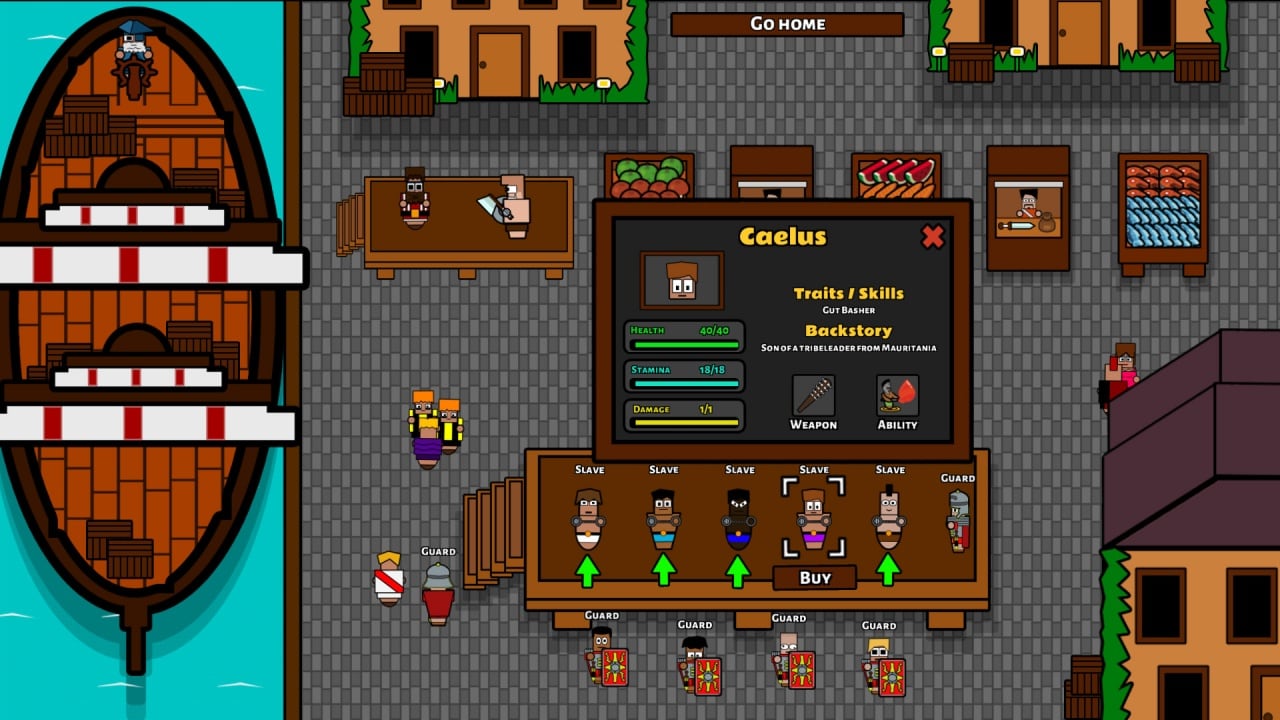
Task: Buy the selected slave Caelus
Action: [814, 578]
